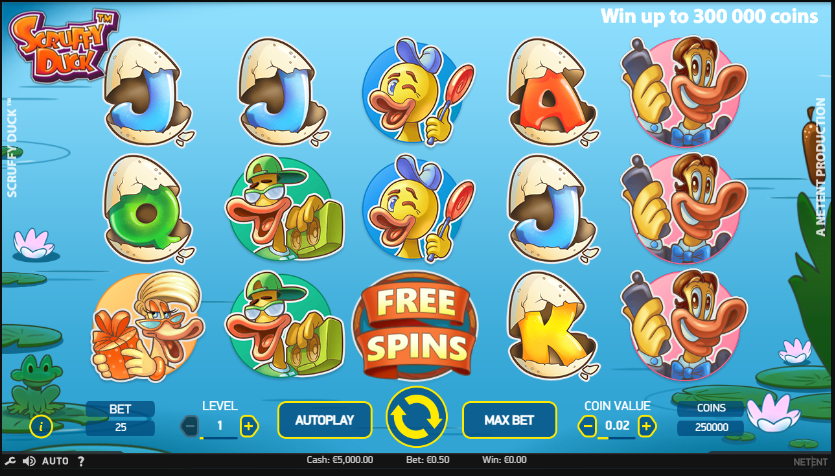
Task: Increase the bet level with plus
Action: (x=249, y=426)
